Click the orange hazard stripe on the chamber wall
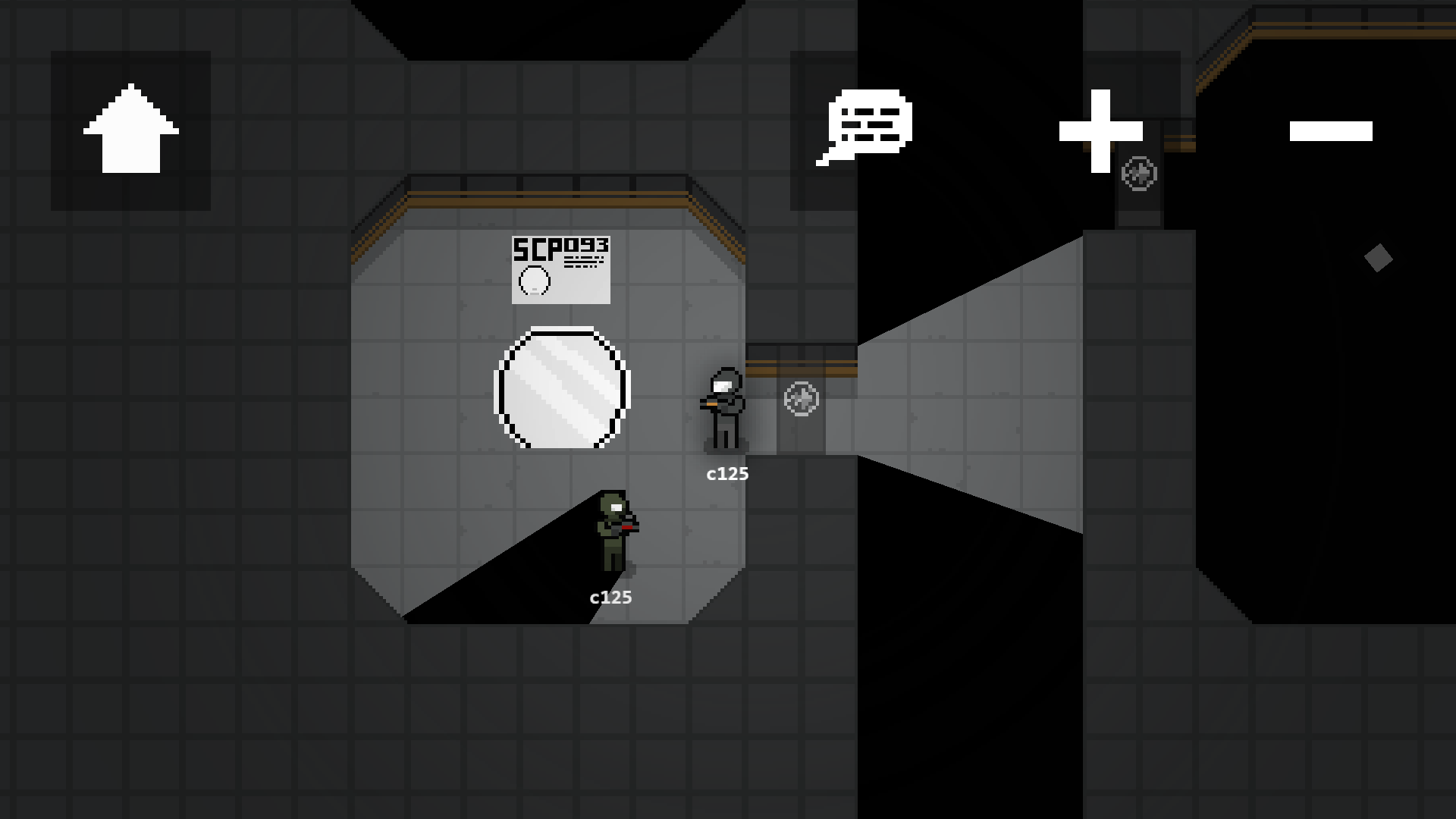Screen dimensions: 1456x819 (x=546, y=199)
